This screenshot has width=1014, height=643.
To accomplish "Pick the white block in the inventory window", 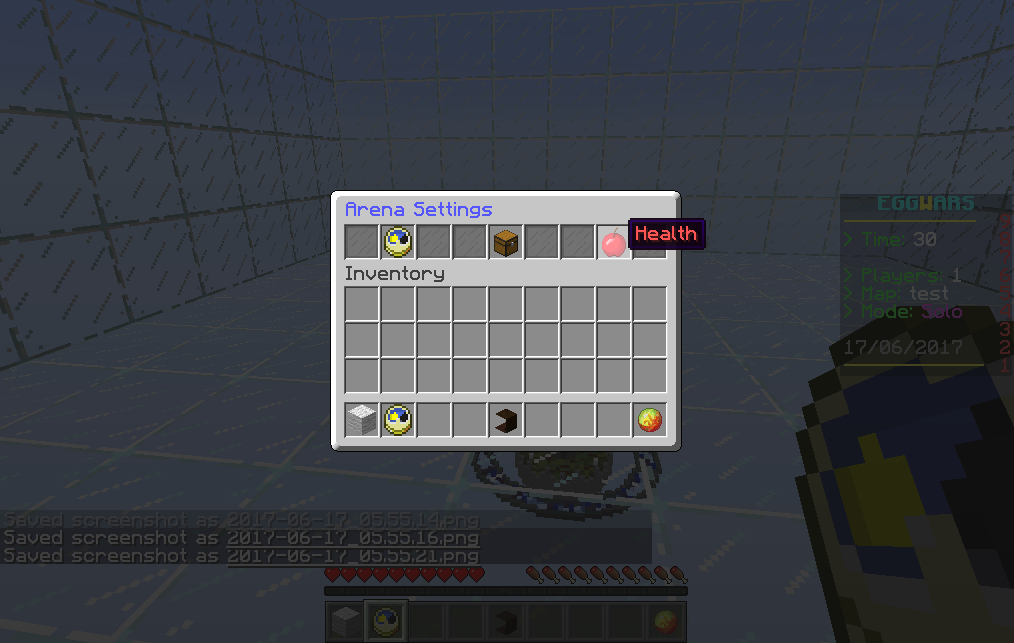I will [x=362, y=420].
